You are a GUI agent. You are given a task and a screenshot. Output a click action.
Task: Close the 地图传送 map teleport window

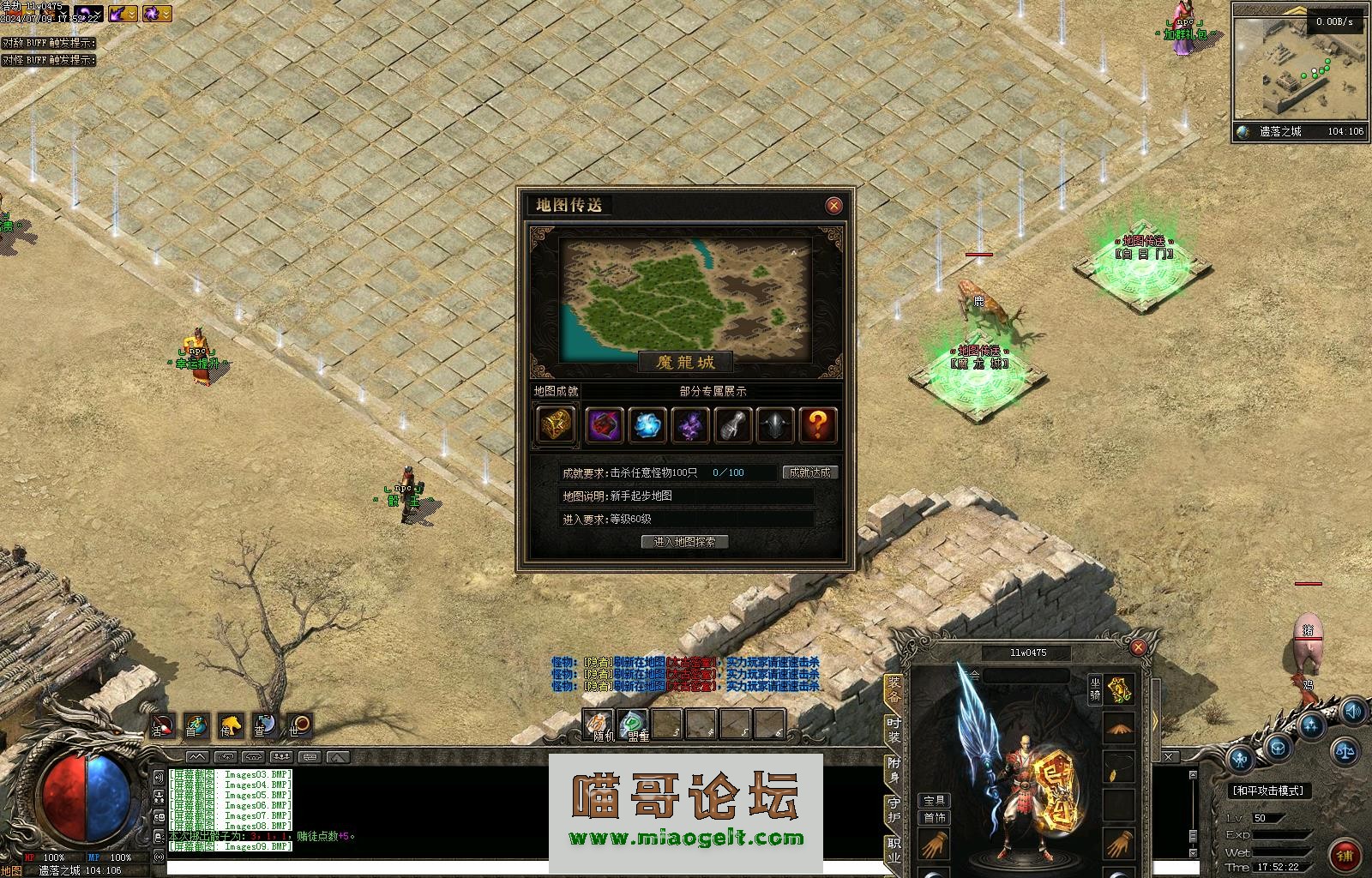coord(833,206)
